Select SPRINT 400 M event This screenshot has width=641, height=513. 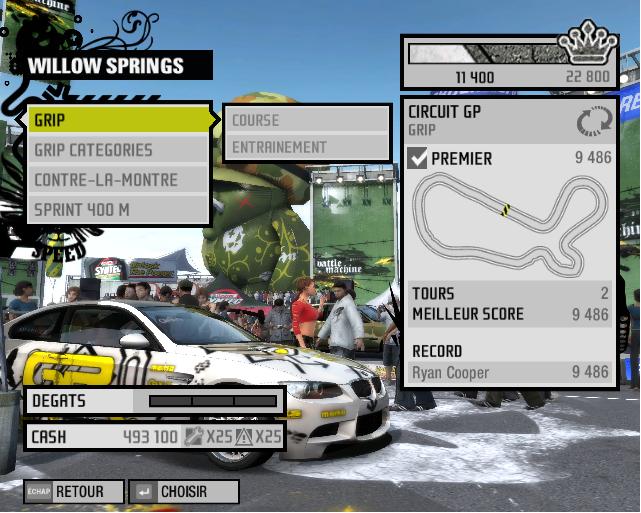[118, 210]
